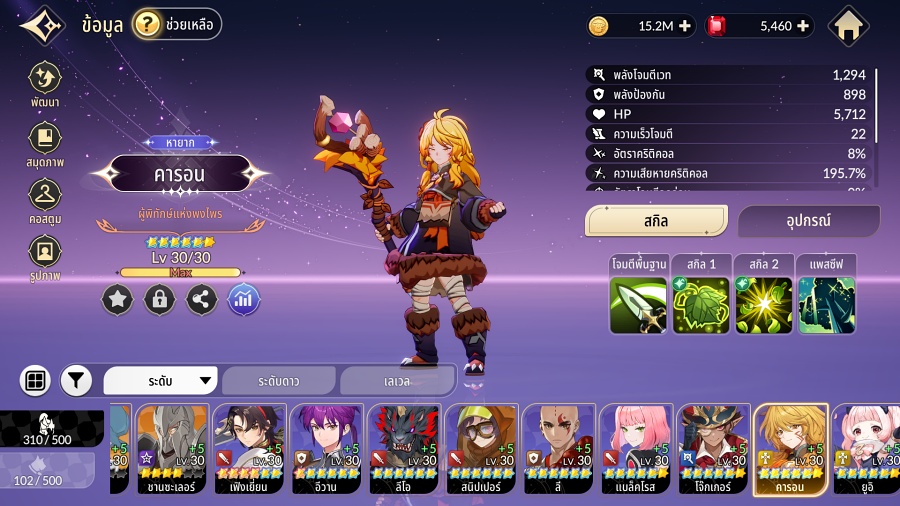Open the รูปภาพ portrait menu
The width and height of the screenshot is (900, 506).
[x=44, y=256]
